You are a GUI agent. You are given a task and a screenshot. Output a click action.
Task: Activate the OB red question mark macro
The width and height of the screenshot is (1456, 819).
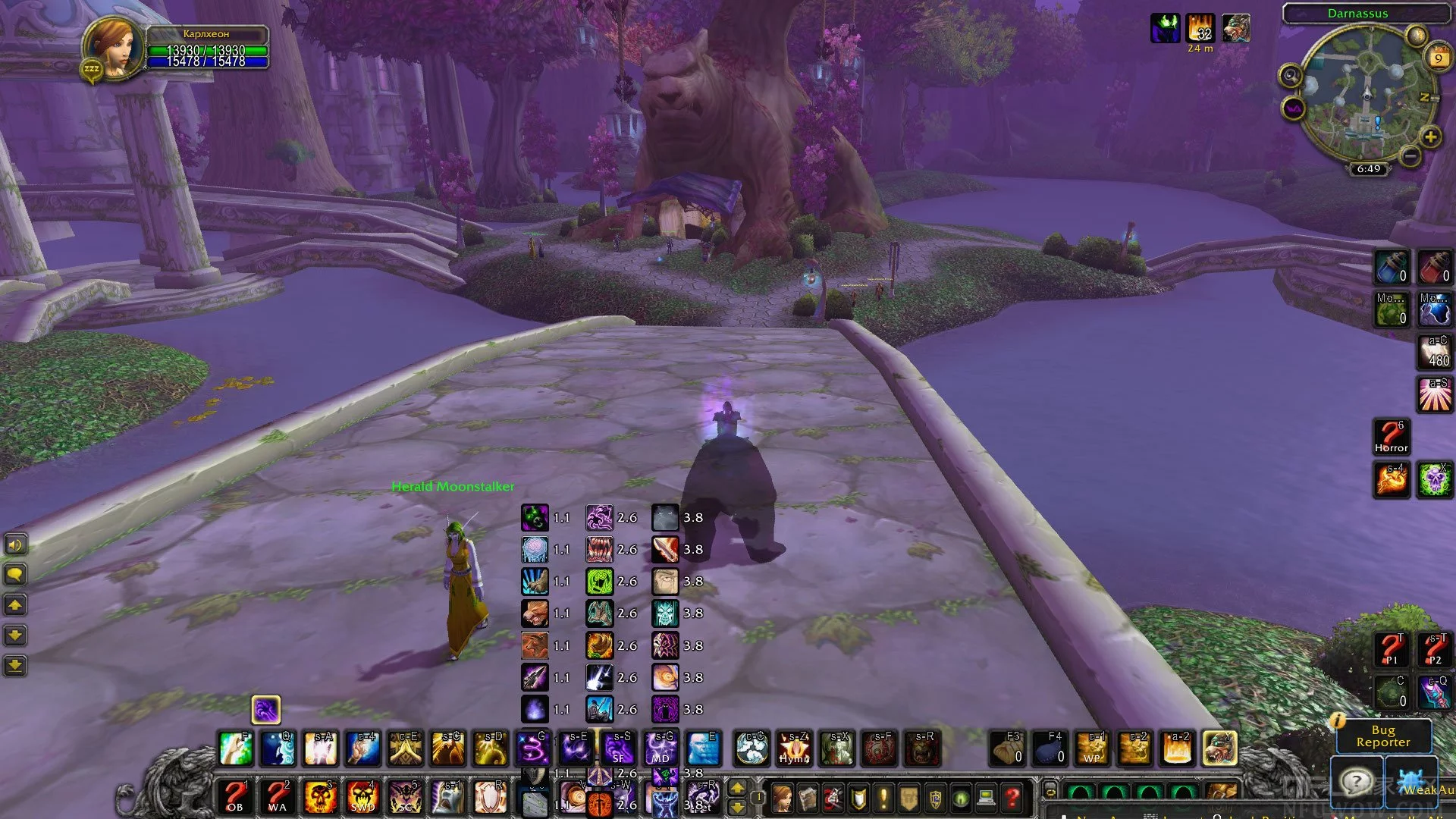235,797
